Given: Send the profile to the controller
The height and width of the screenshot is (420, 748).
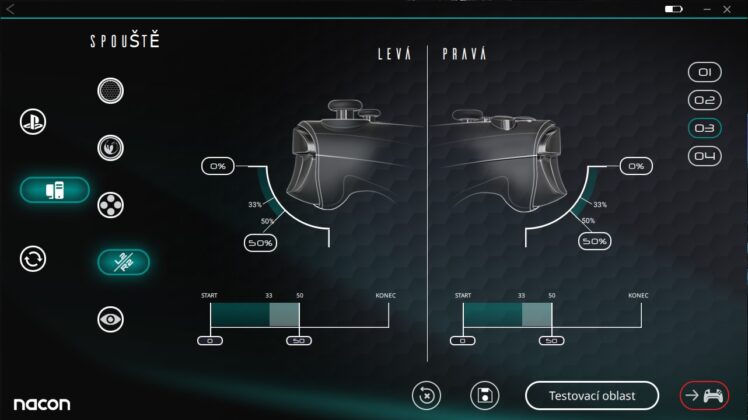Looking at the screenshot, I should 704,395.
